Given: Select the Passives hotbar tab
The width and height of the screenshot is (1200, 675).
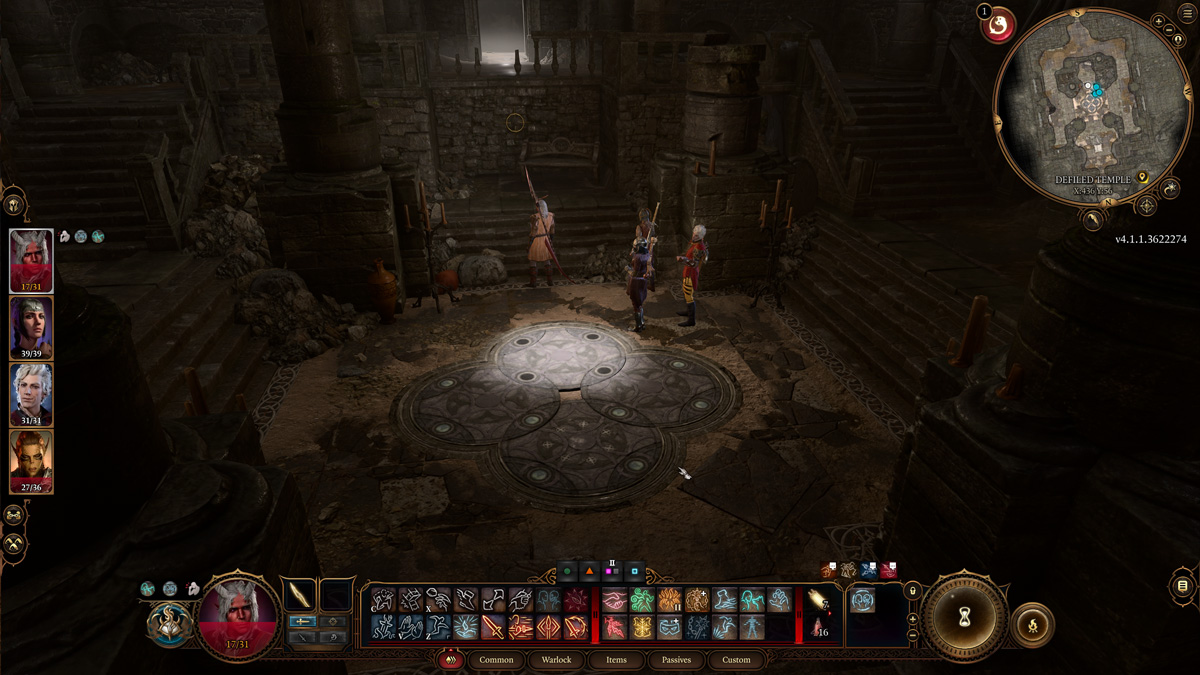Looking at the screenshot, I should click(x=676, y=660).
